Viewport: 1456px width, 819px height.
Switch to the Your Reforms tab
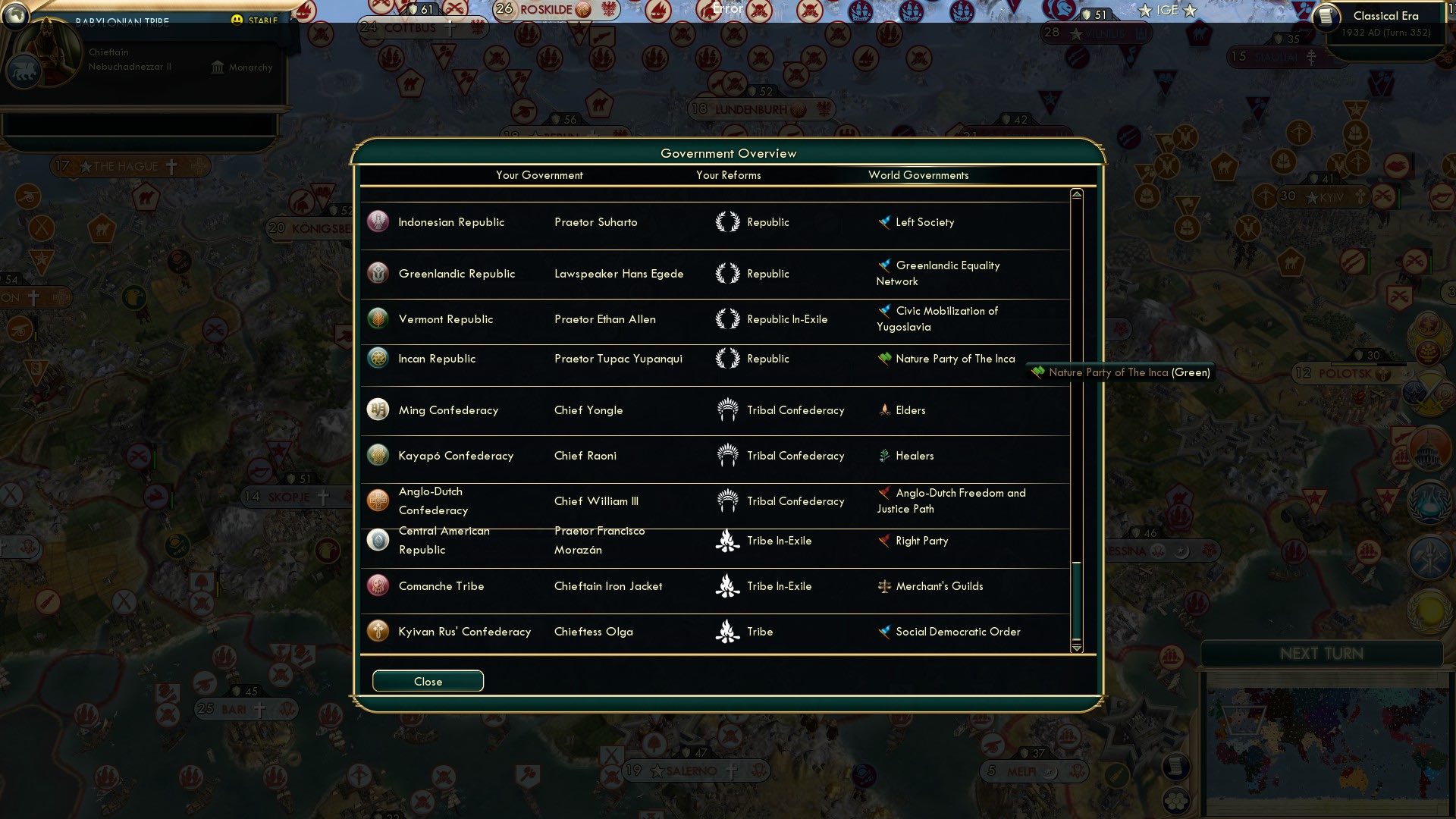728,175
